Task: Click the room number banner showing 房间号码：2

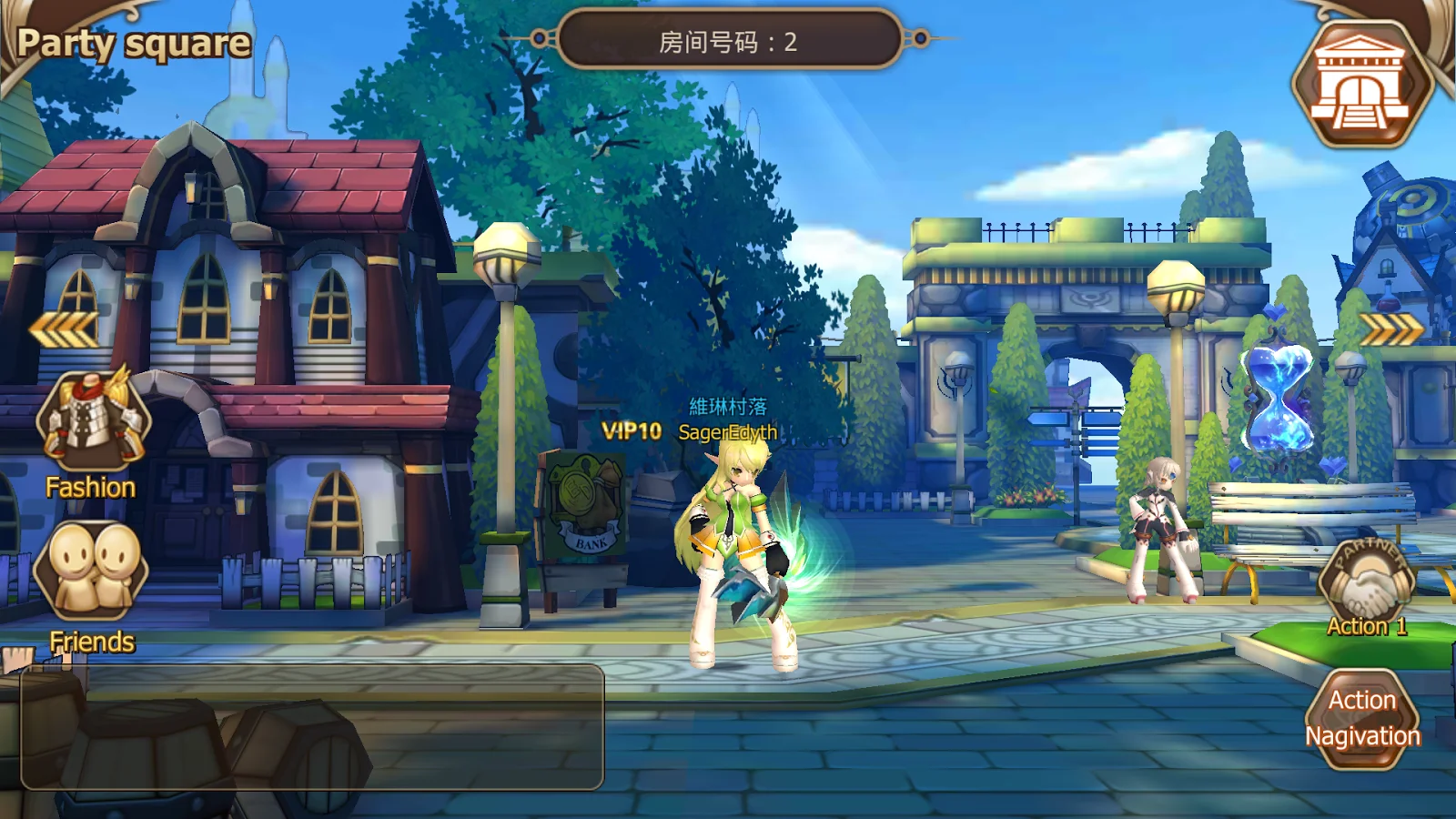Action: coord(728,38)
